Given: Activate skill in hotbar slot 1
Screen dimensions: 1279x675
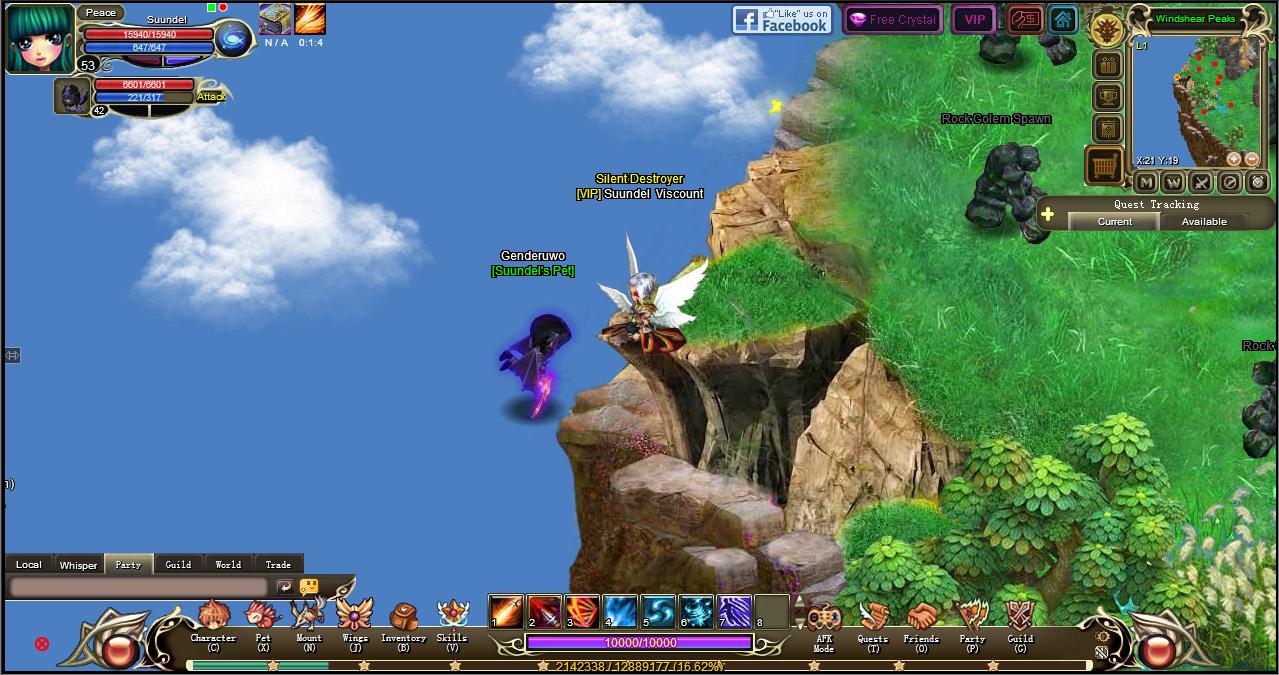Looking at the screenshot, I should tap(506, 611).
